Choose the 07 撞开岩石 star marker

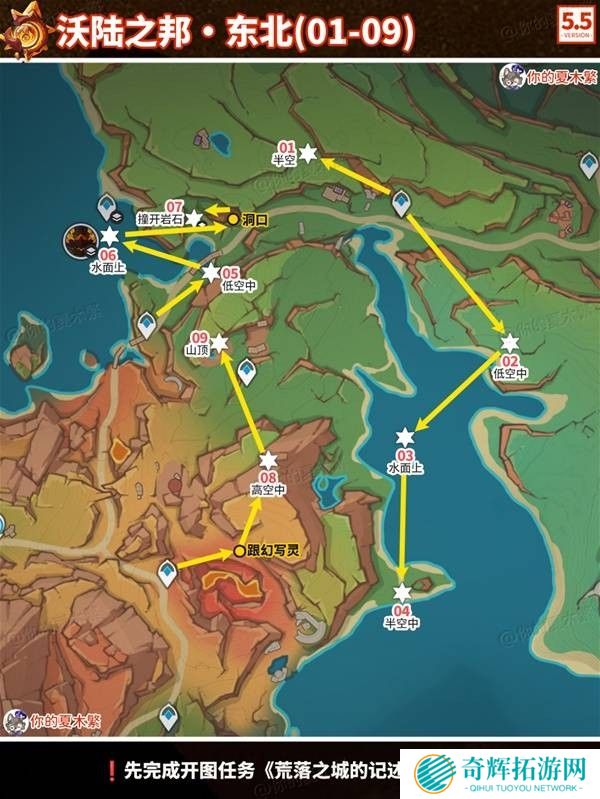pyautogui.click(x=194, y=217)
